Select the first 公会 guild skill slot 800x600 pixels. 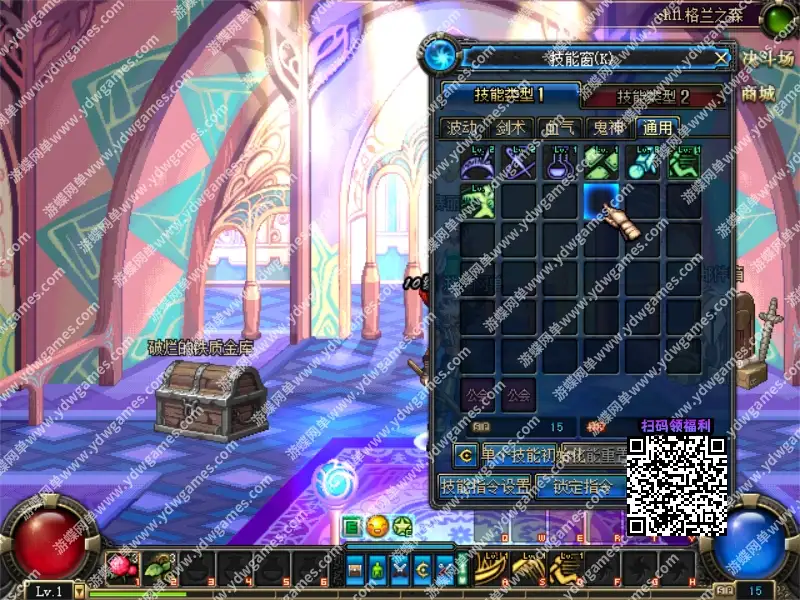(478, 393)
